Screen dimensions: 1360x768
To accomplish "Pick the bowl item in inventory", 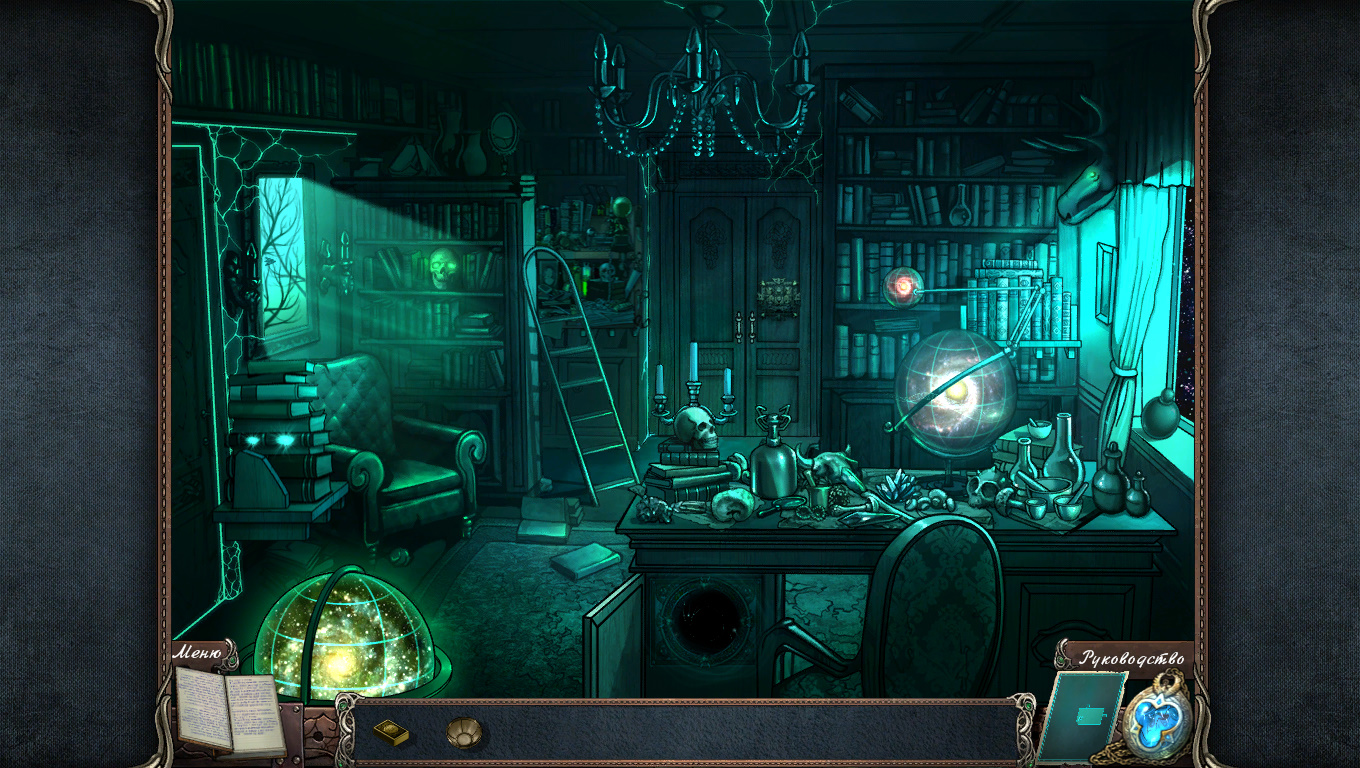I will pos(463,732).
